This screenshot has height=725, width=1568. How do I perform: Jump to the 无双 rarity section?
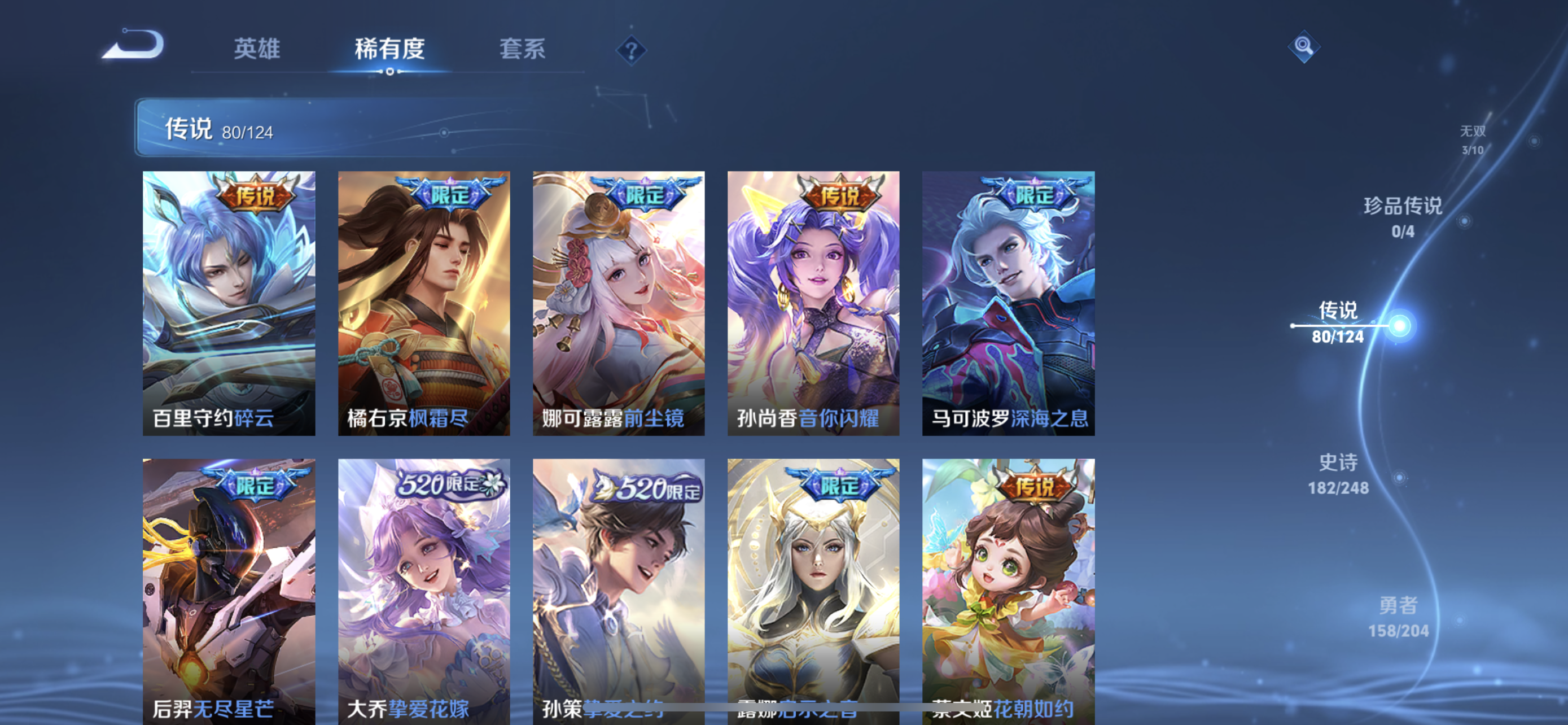tap(1473, 139)
